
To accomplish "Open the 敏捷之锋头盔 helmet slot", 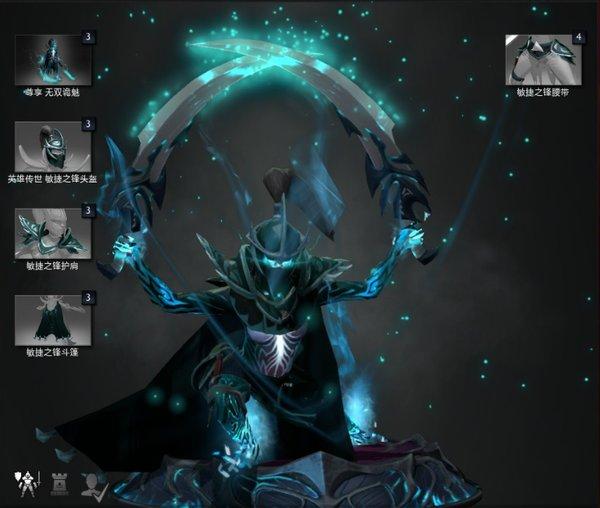I will [53, 146].
